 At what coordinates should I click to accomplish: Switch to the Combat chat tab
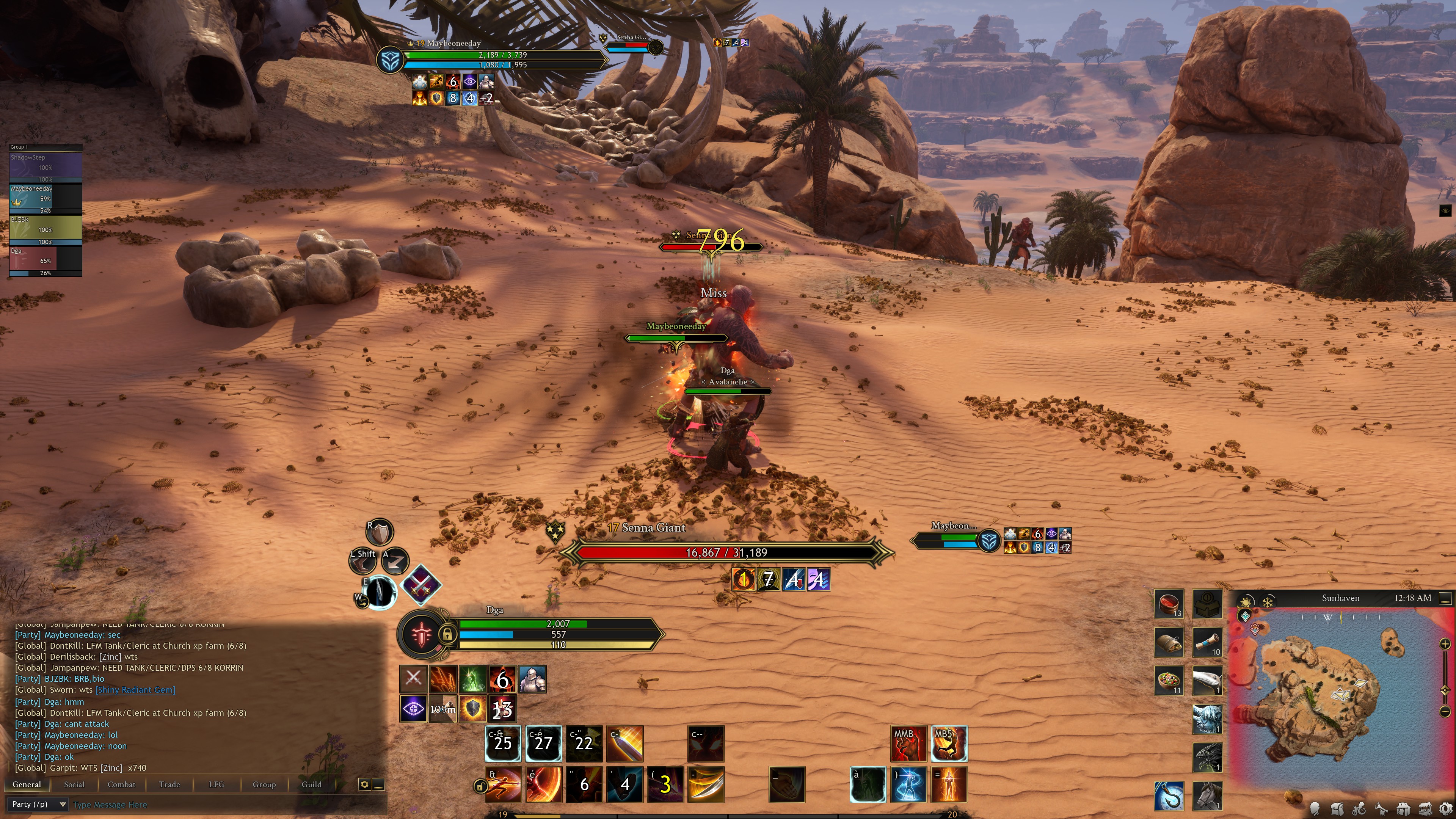click(x=121, y=784)
